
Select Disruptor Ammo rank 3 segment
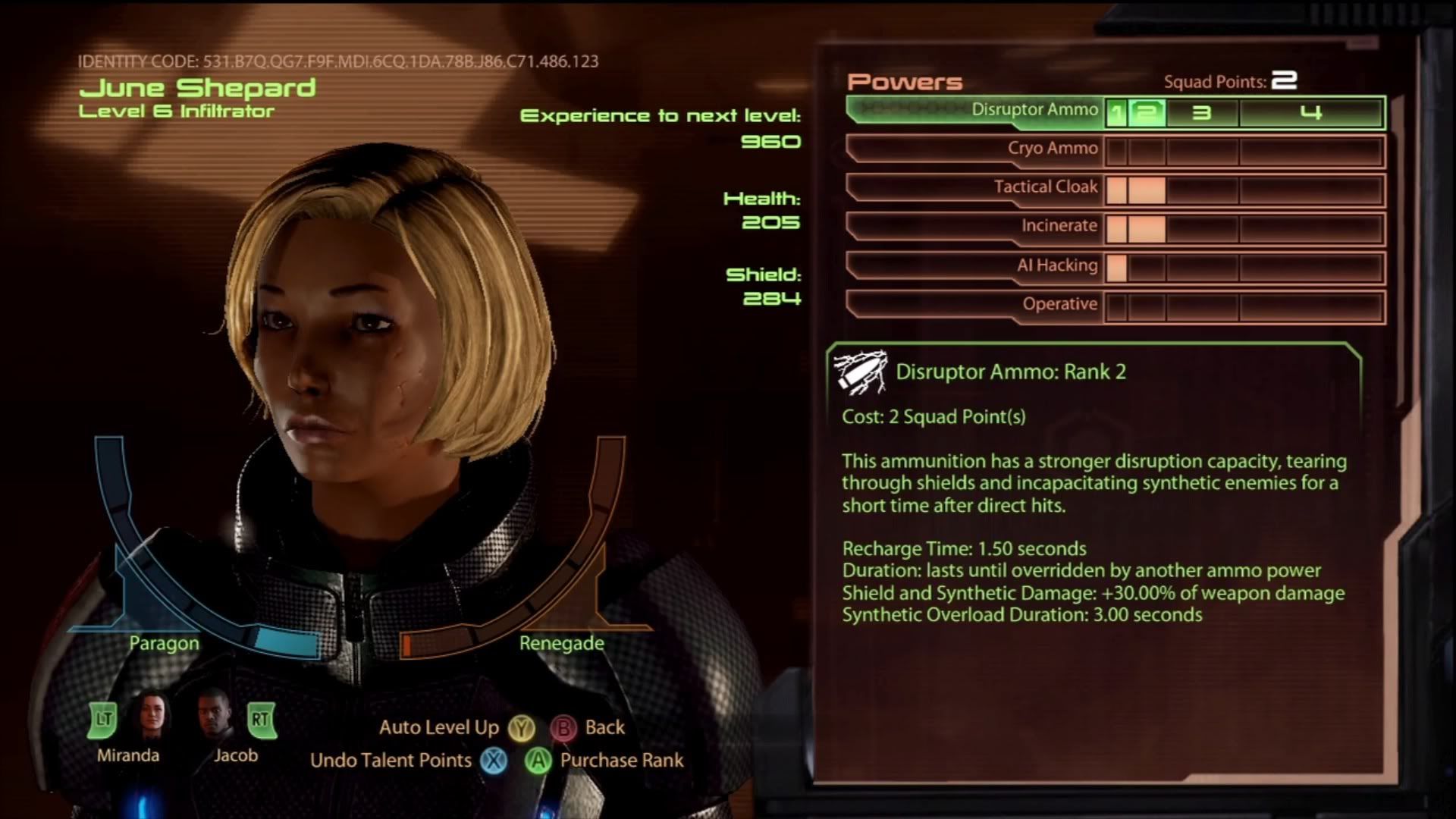pos(1202,113)
